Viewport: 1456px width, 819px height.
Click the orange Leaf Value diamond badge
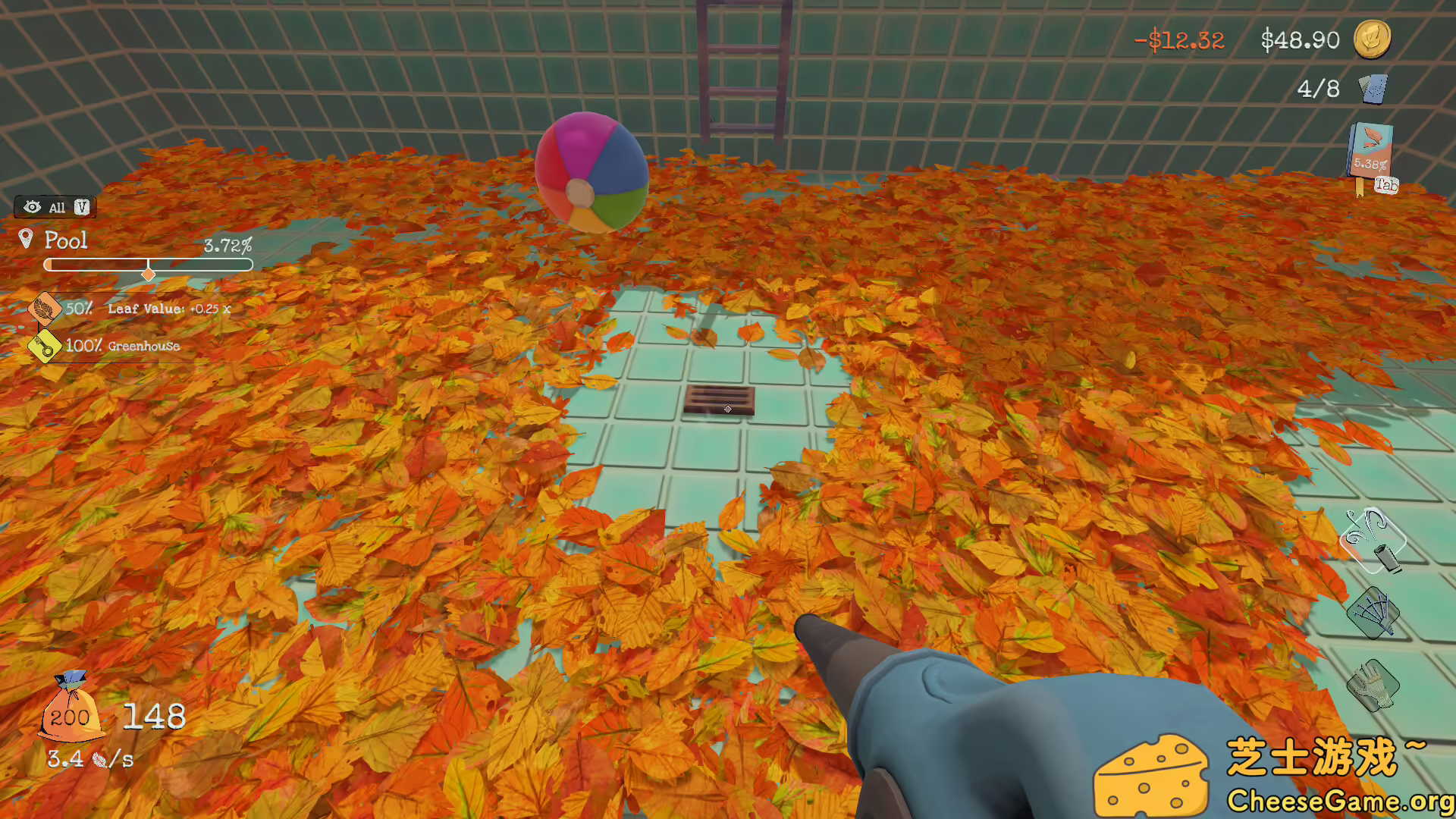44,309
